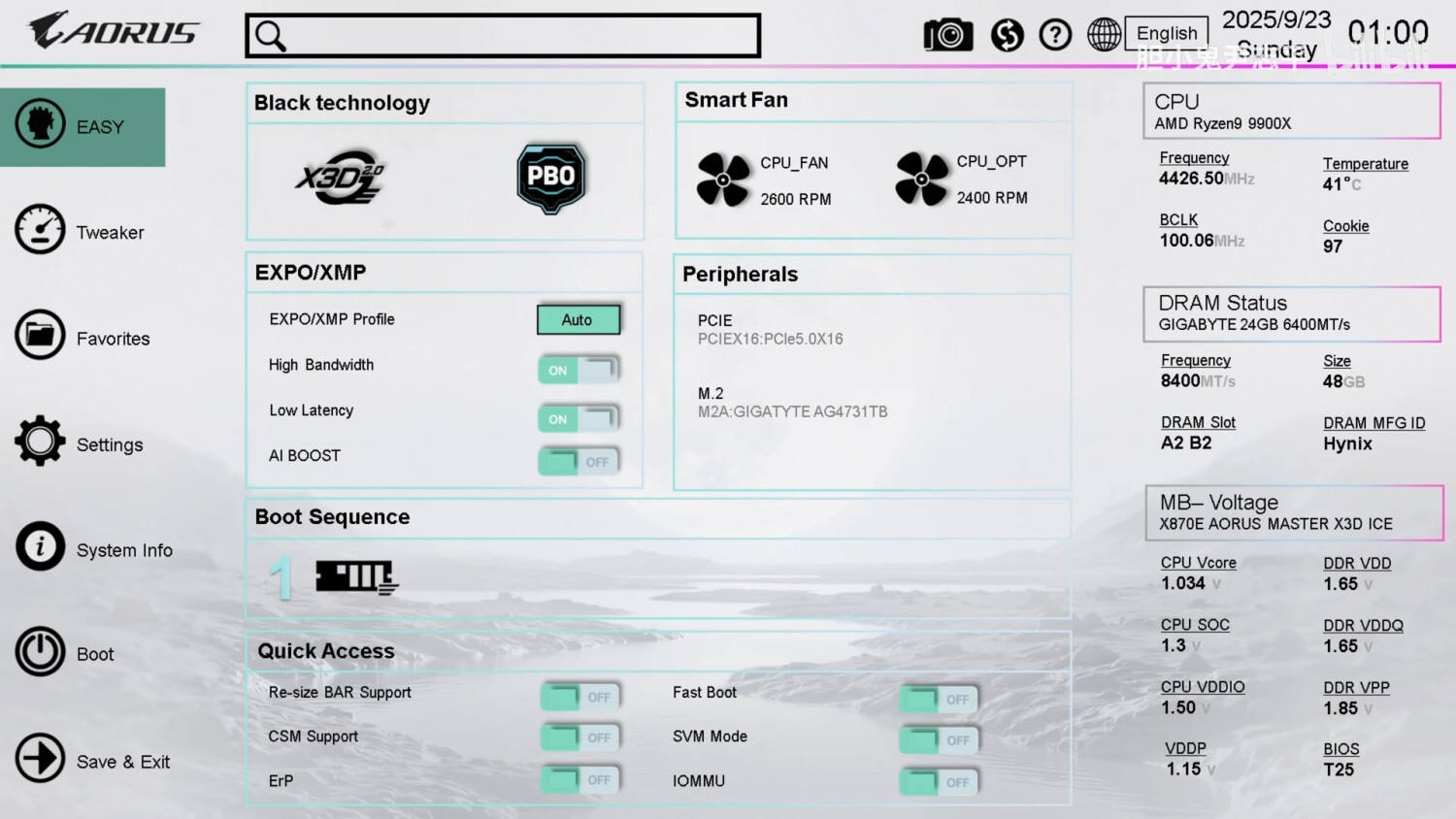Screen dimensions: 1456x819
Task: Open the Settings section
Action: [81, 443]
